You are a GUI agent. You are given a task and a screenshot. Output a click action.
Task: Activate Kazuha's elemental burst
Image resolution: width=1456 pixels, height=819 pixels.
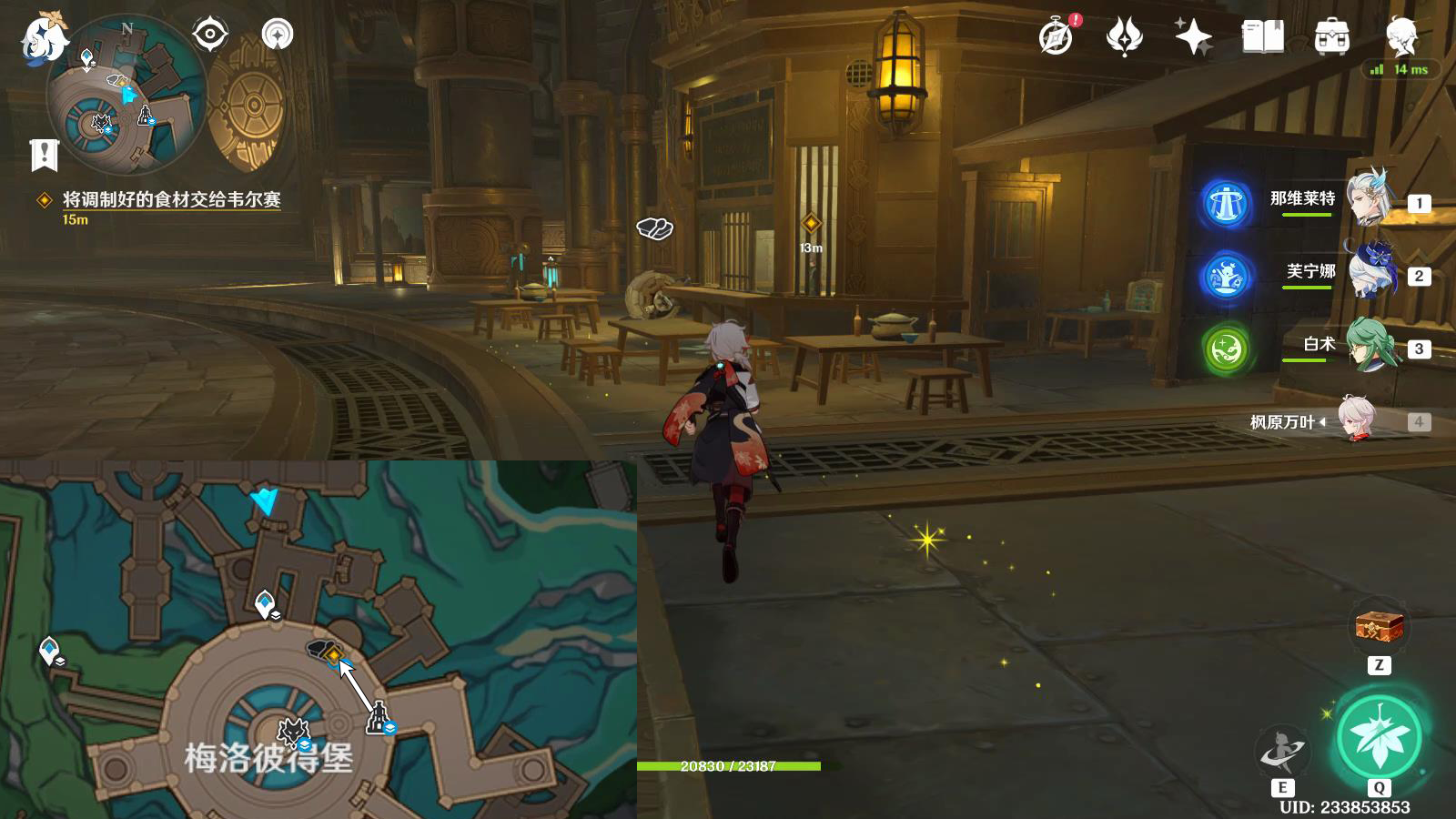[x=1379, y=738]
